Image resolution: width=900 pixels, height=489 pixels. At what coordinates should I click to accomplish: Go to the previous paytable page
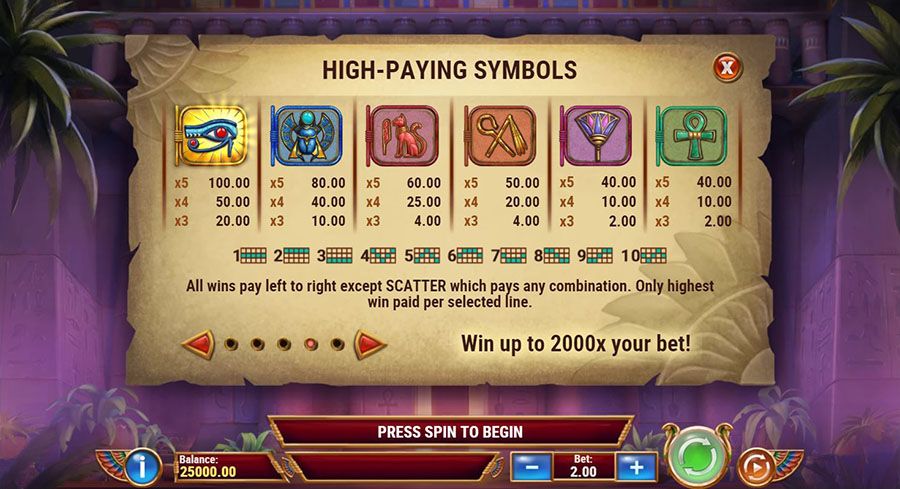197,344
